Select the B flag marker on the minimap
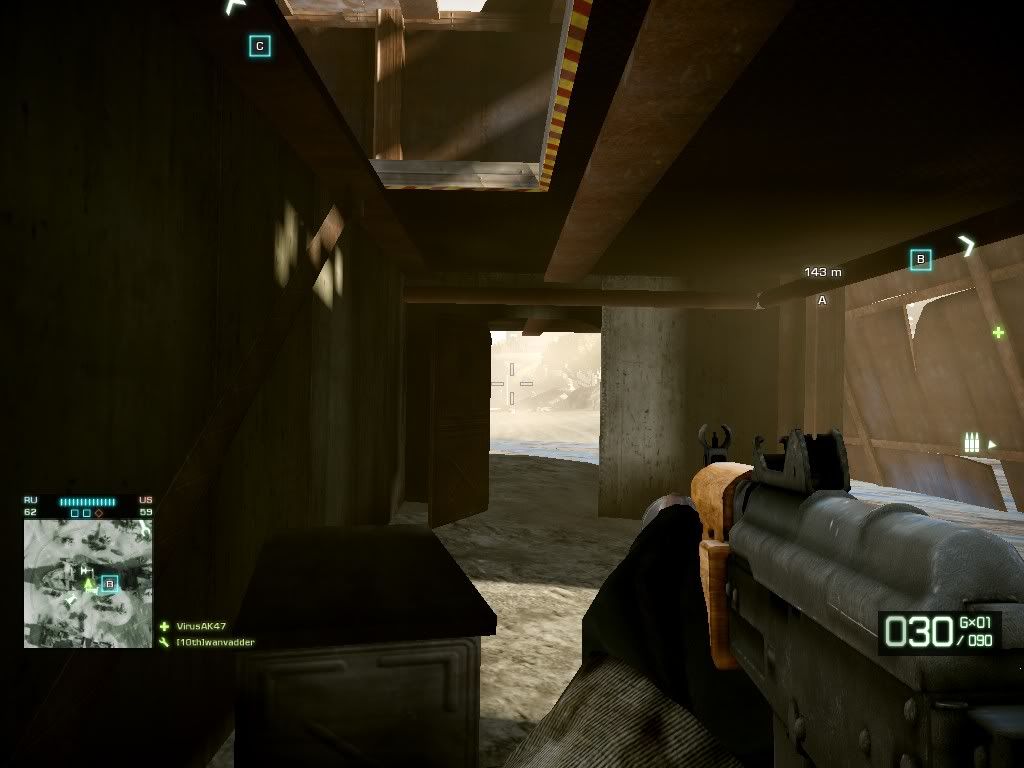Viewport: 1024px width, 768px height. pos(109,583)
